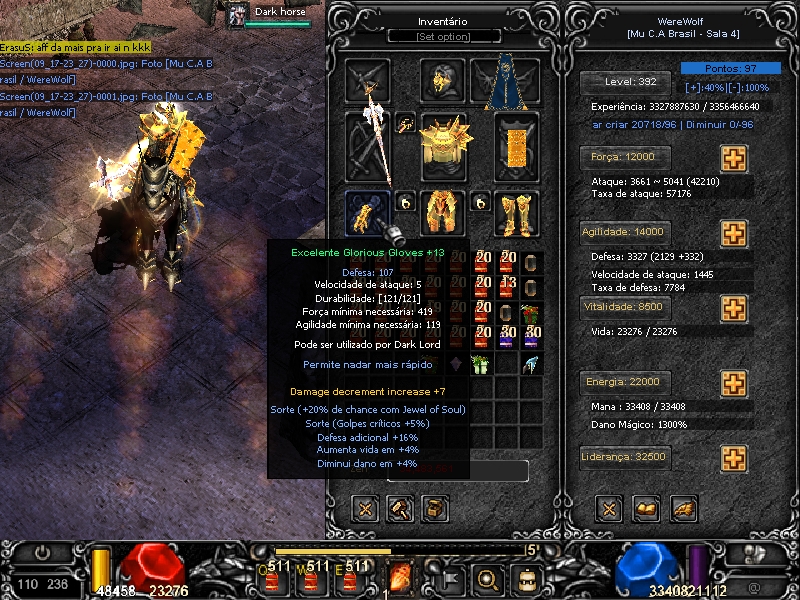The height and width of the screenshot is (600, 800).
Task: Add a point to Vitalidade
Action: pos(734,308)
